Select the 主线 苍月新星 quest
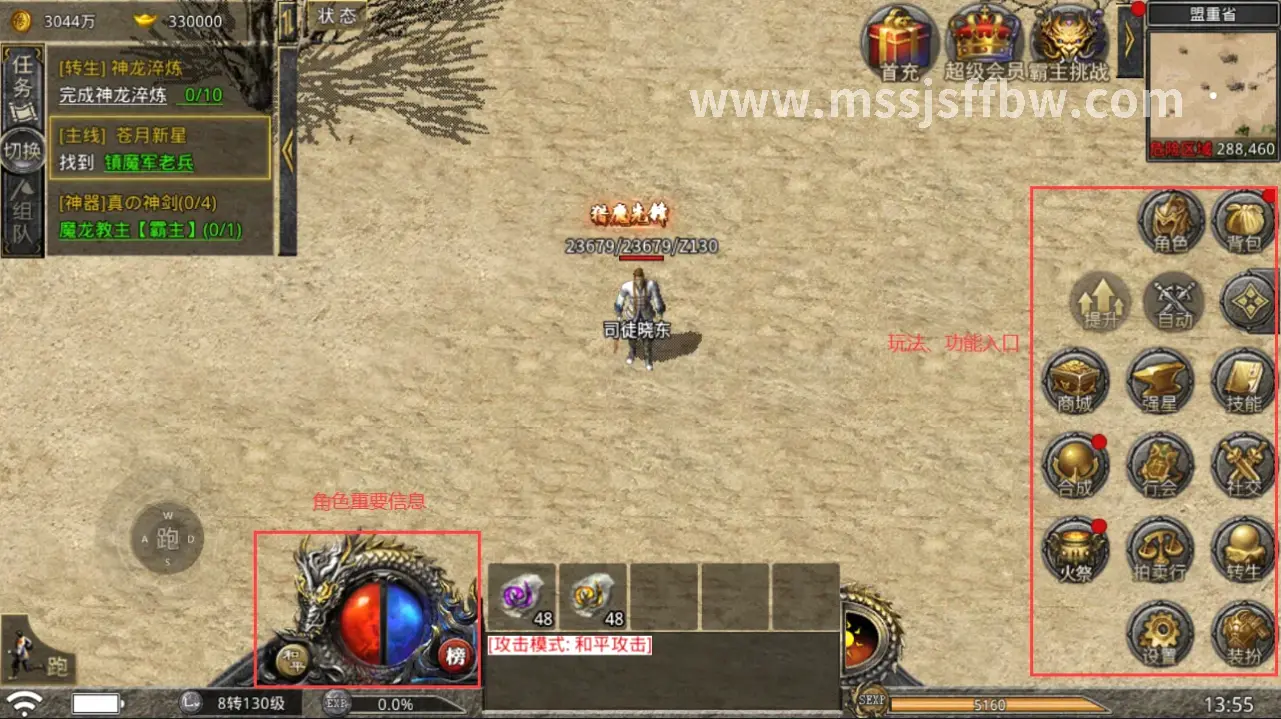 (x=160, y=148)
